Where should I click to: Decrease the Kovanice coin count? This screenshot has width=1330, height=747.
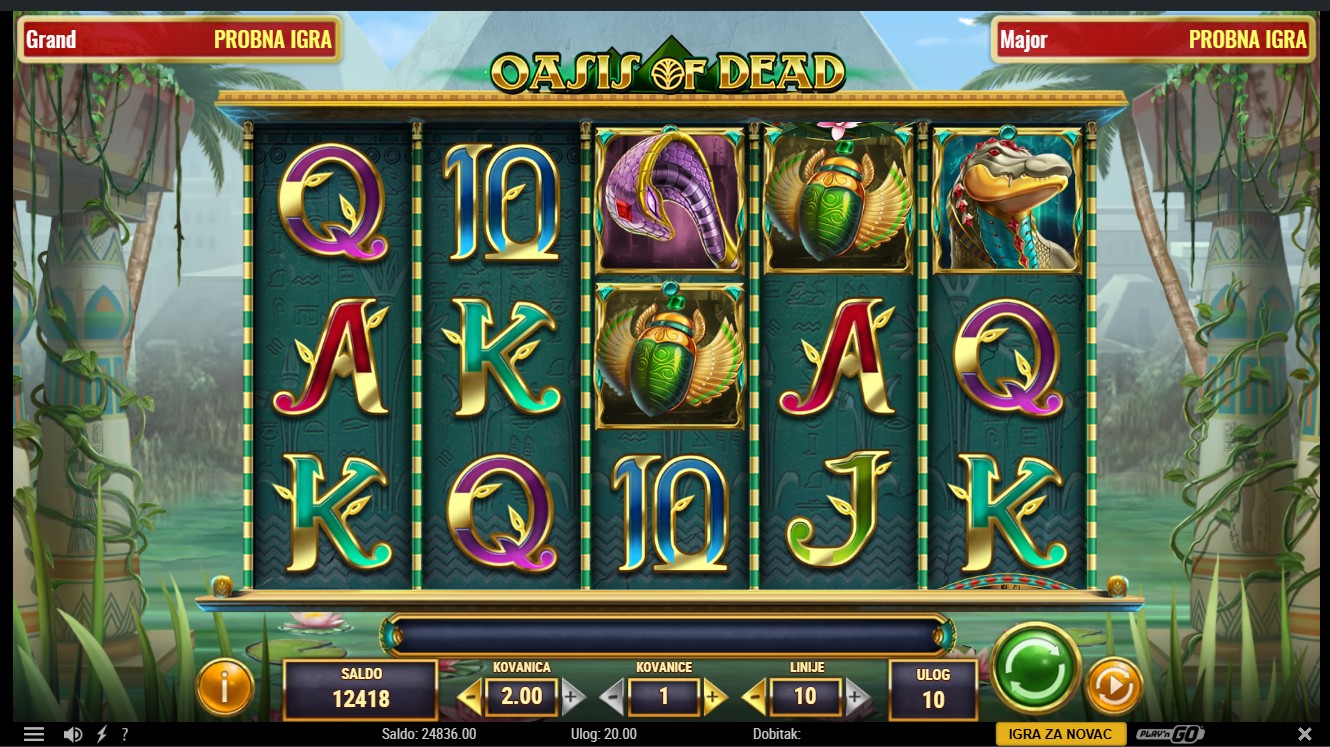tap(612, 697)
